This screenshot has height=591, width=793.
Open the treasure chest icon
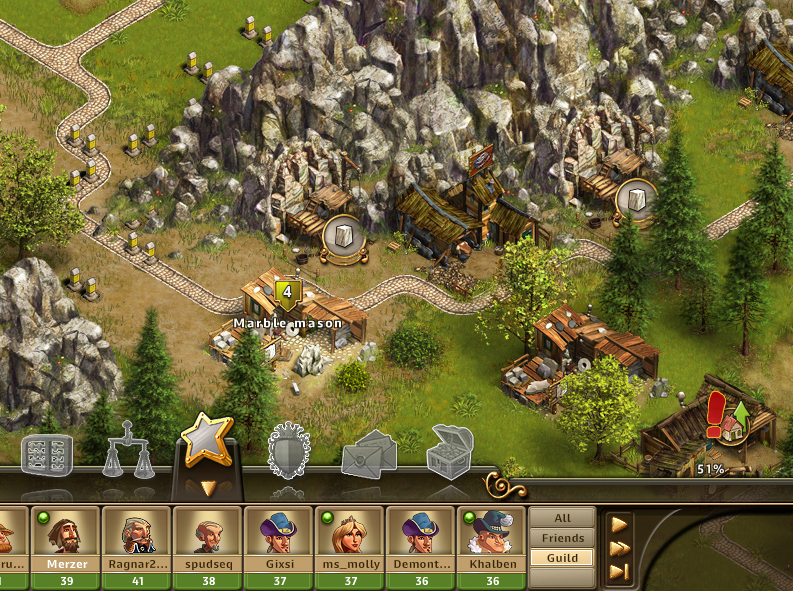449,452
